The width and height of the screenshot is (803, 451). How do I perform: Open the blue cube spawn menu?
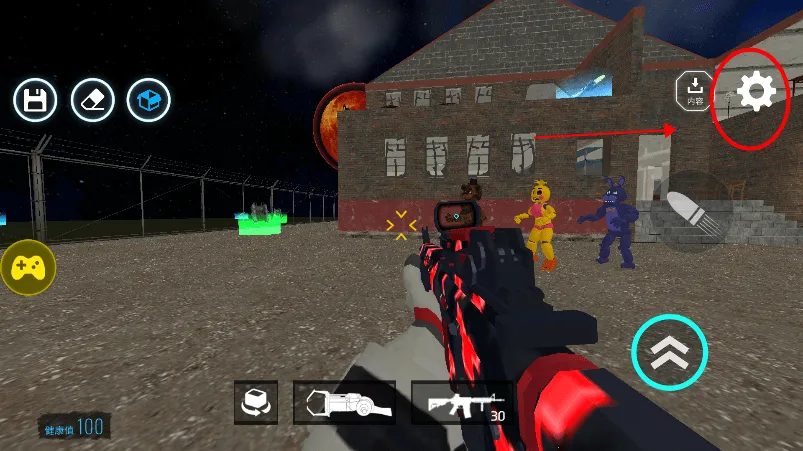[x=149, y=100]
